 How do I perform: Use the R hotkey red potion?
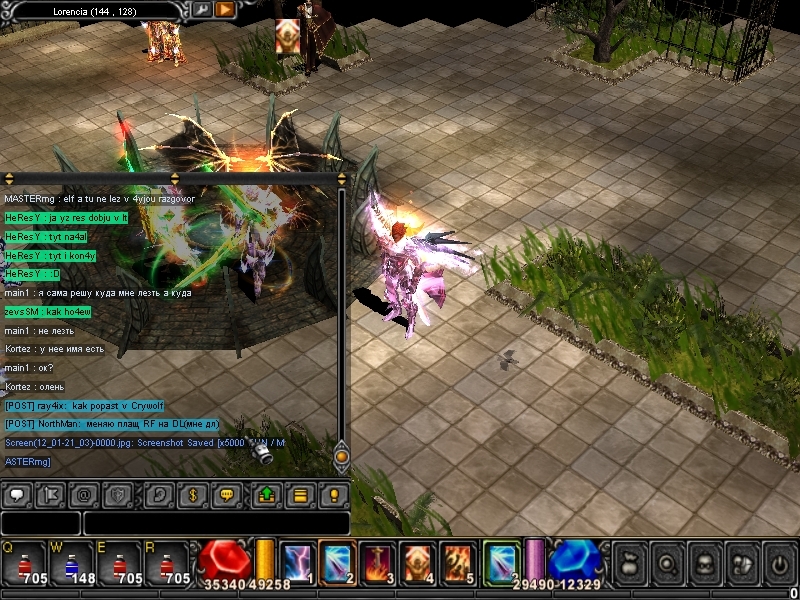point(169,562)
